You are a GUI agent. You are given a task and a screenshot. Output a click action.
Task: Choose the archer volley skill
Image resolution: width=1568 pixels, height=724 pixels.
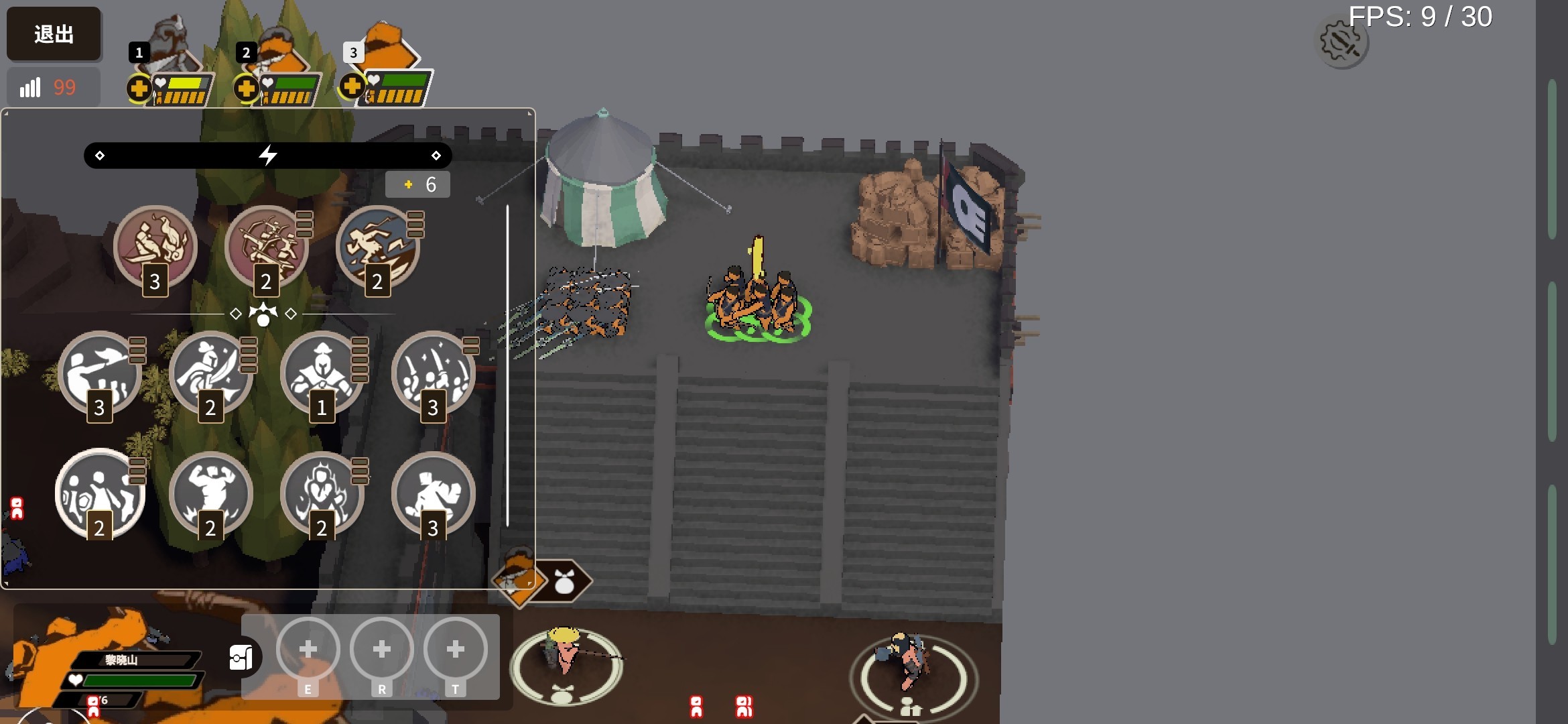266,246
